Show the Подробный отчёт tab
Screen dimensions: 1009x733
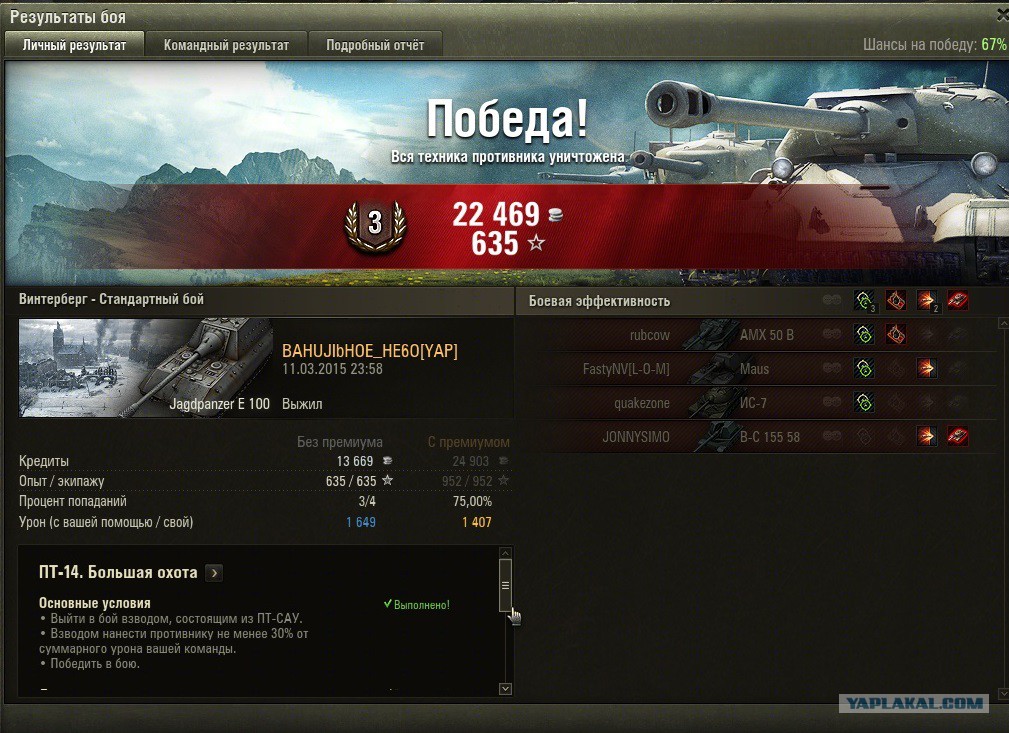375,45
